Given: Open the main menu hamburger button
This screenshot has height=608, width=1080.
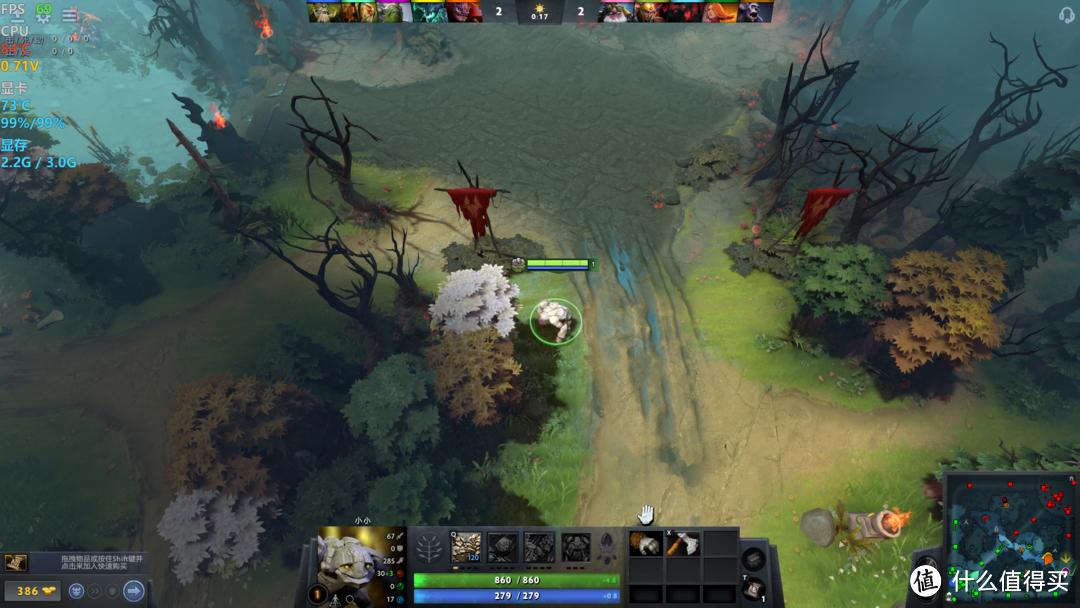Looking at the screenshot, I should (x=69, y=15).
